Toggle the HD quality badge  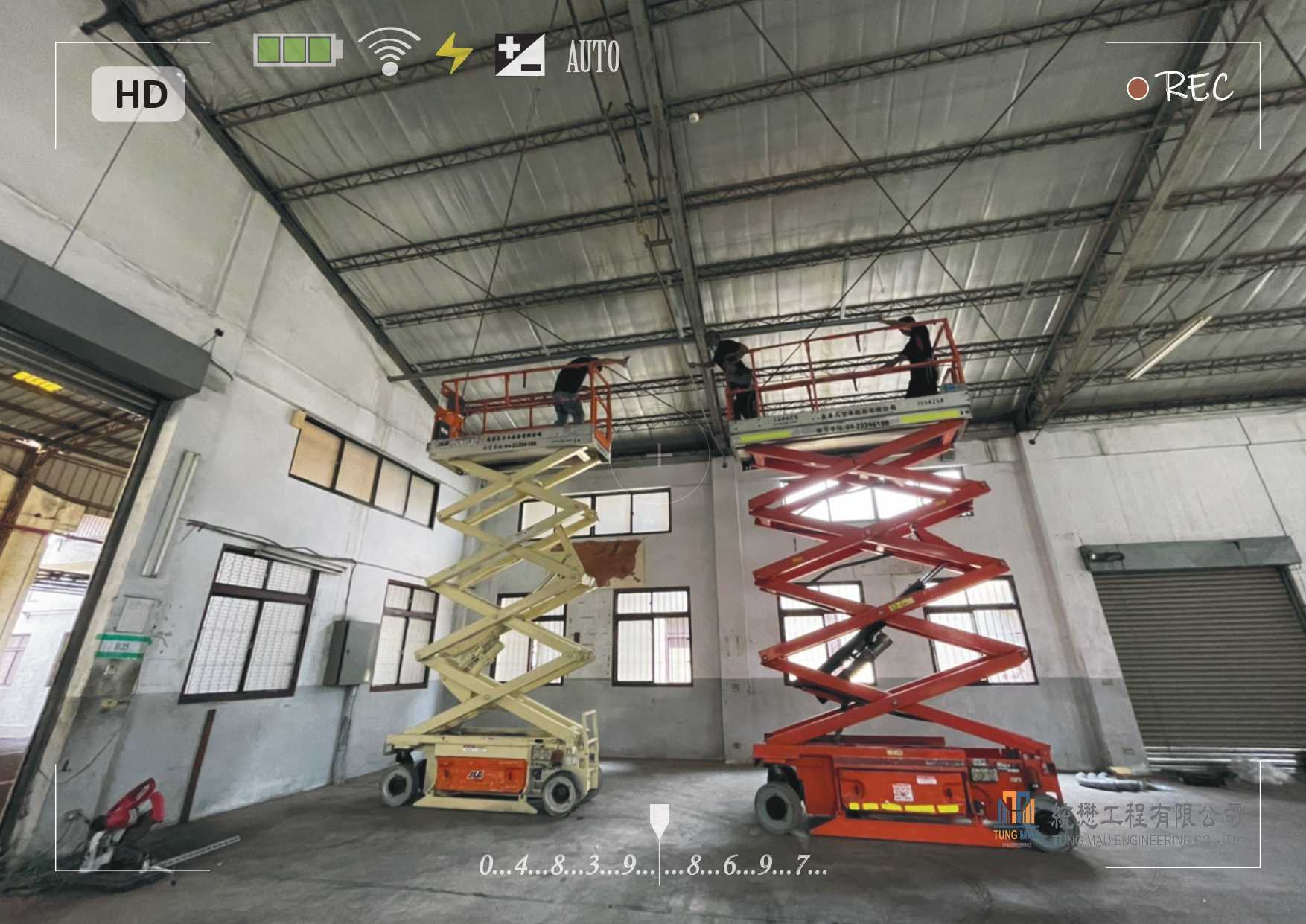[138, 95]
